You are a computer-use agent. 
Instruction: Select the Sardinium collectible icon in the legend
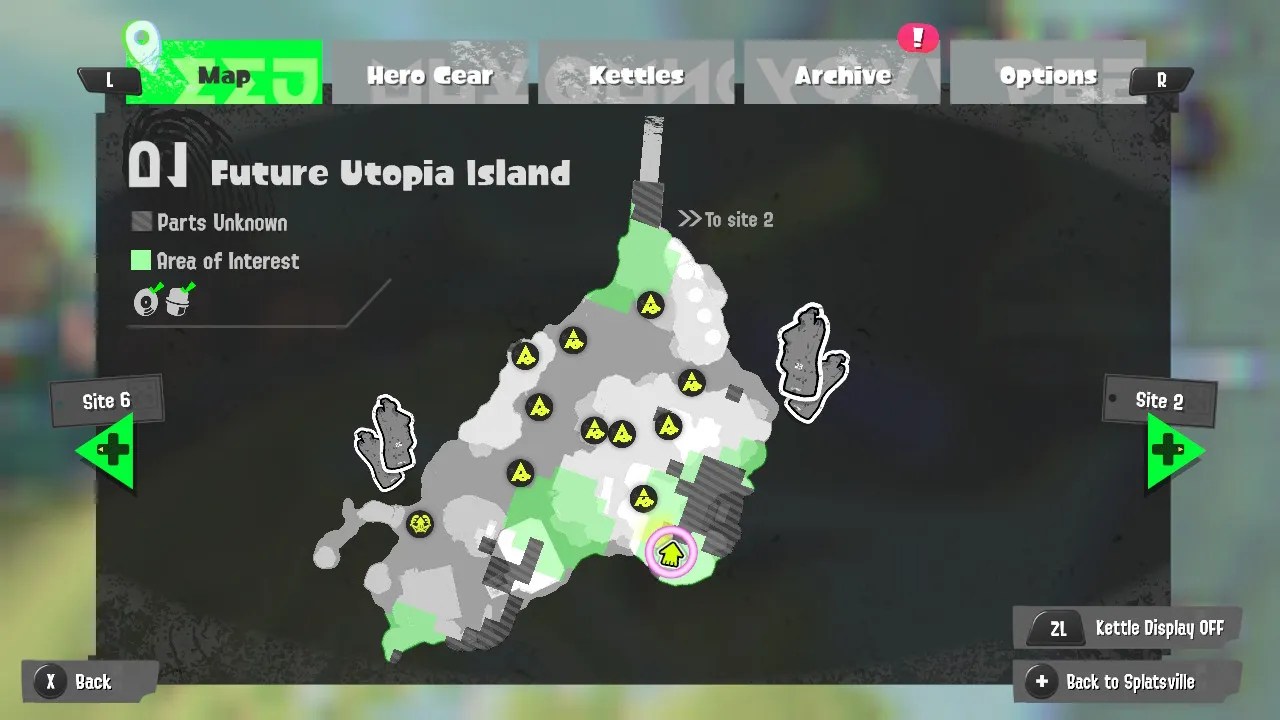tap(144, 300)
